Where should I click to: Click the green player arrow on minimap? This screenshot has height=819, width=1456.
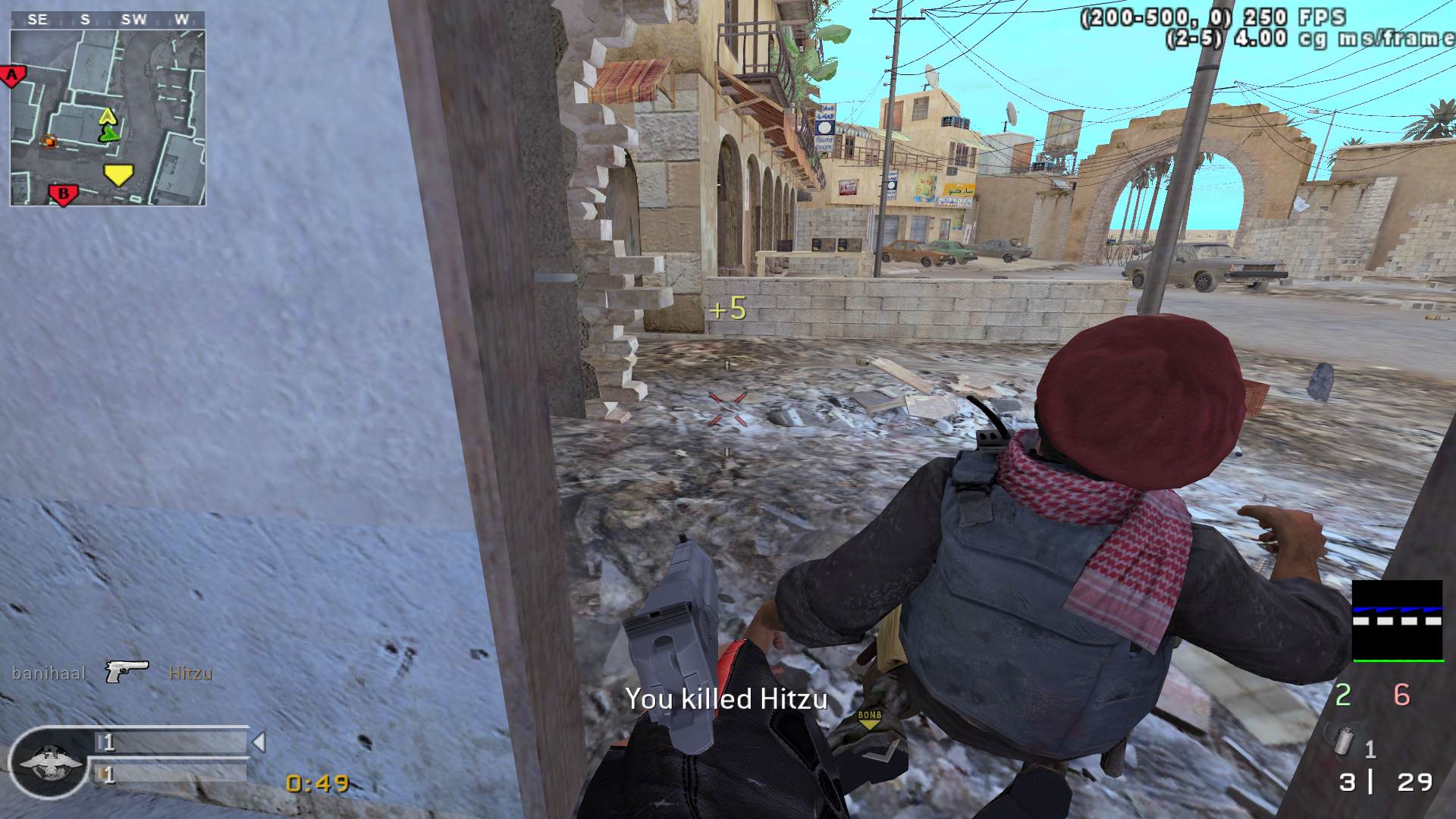pos(110,134)
